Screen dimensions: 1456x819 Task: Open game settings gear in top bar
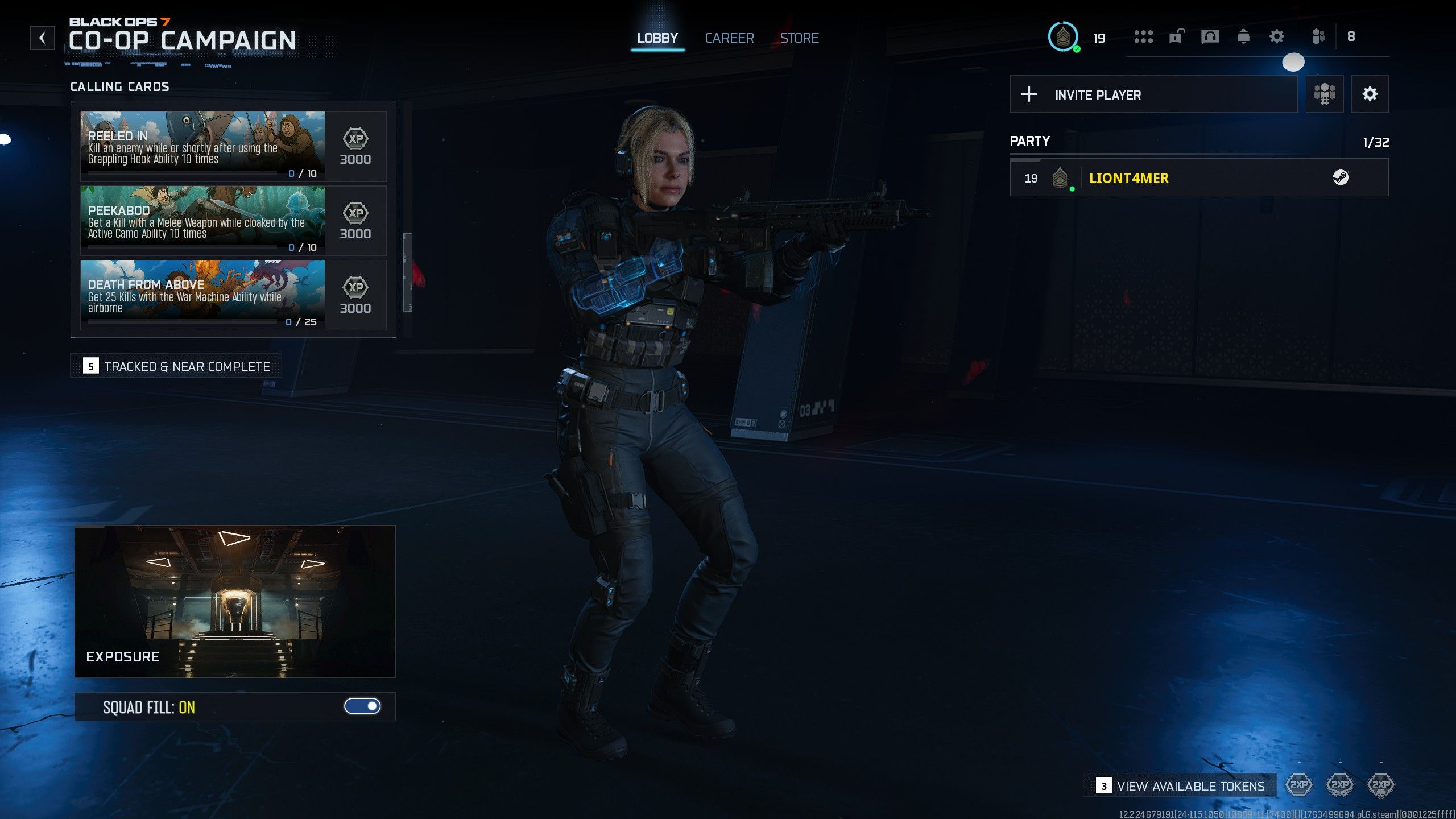coord(1276,37)
